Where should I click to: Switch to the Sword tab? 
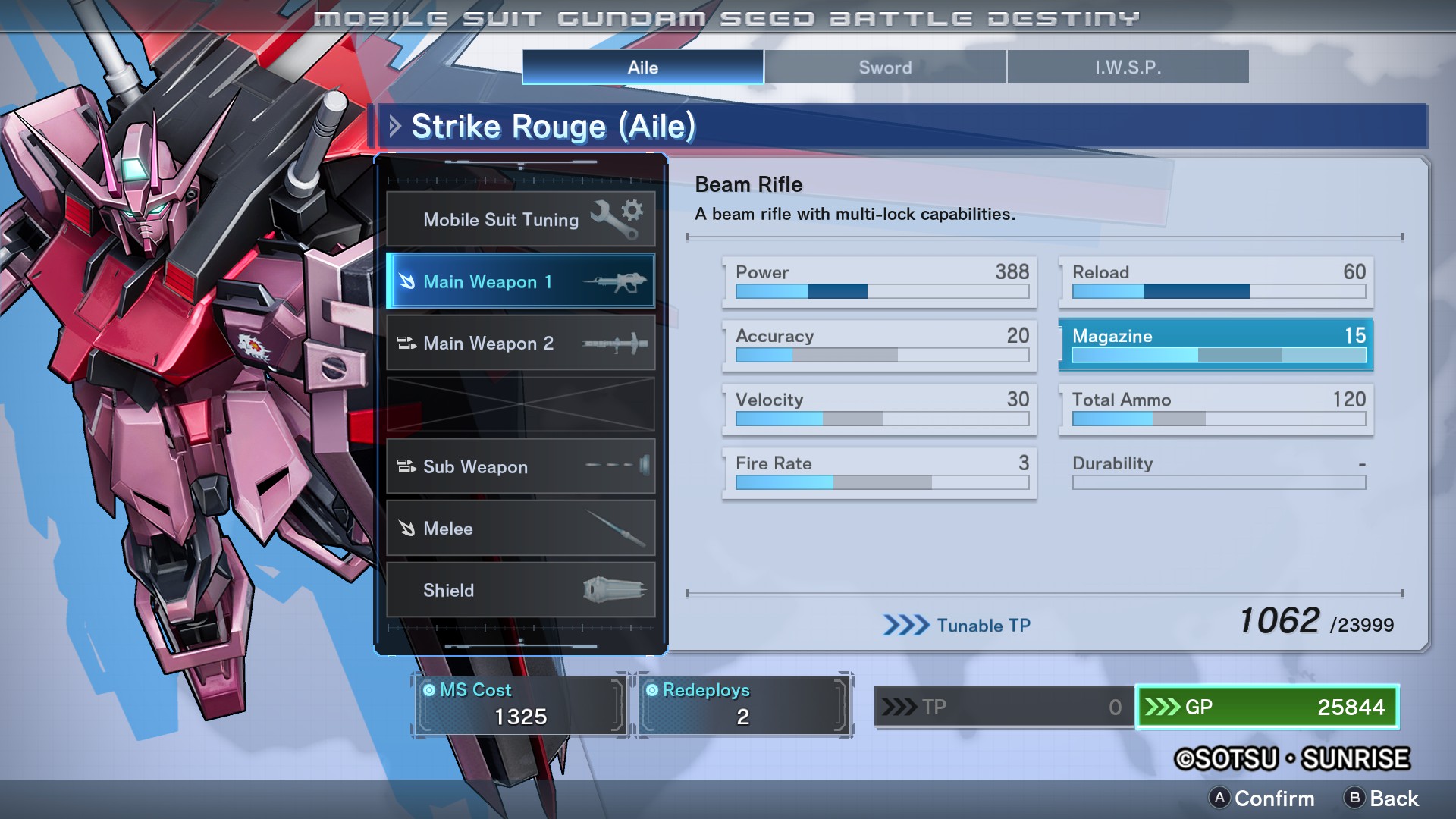coord(885,67)
